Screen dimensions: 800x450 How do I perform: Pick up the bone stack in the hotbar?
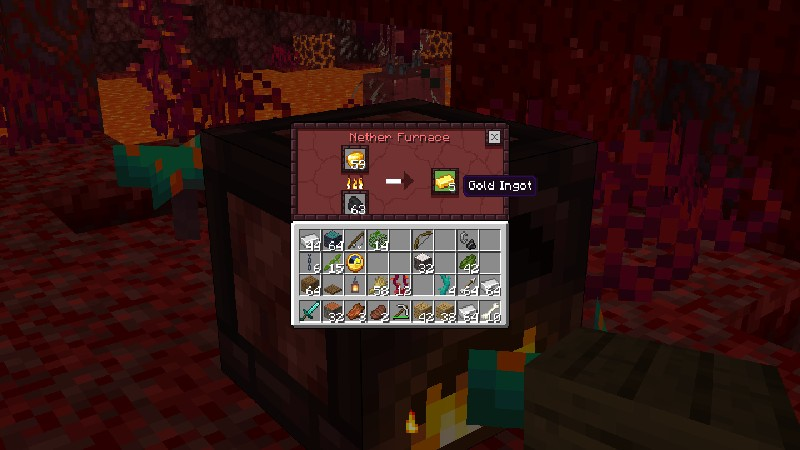pyautogui.click(x=492, y=312)
